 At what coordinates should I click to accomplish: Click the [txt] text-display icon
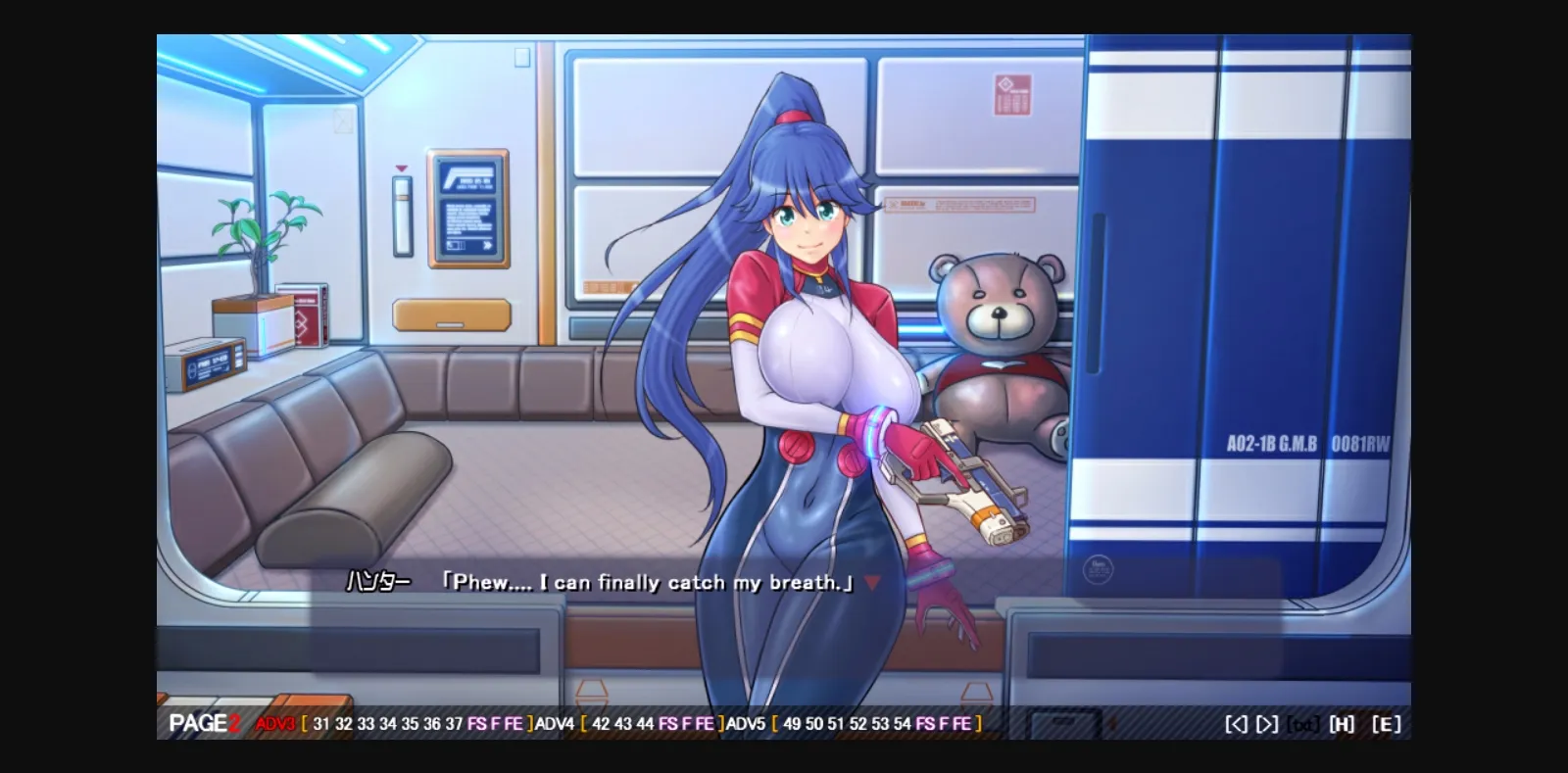[x=1303, y=723]
